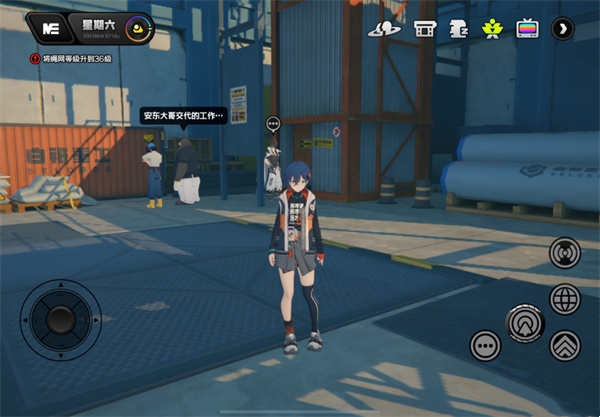This screenshot has width=600, height=417.
Task: Tap the ellipsis dialogue marker above the NPC
Action: pos(272,123)
